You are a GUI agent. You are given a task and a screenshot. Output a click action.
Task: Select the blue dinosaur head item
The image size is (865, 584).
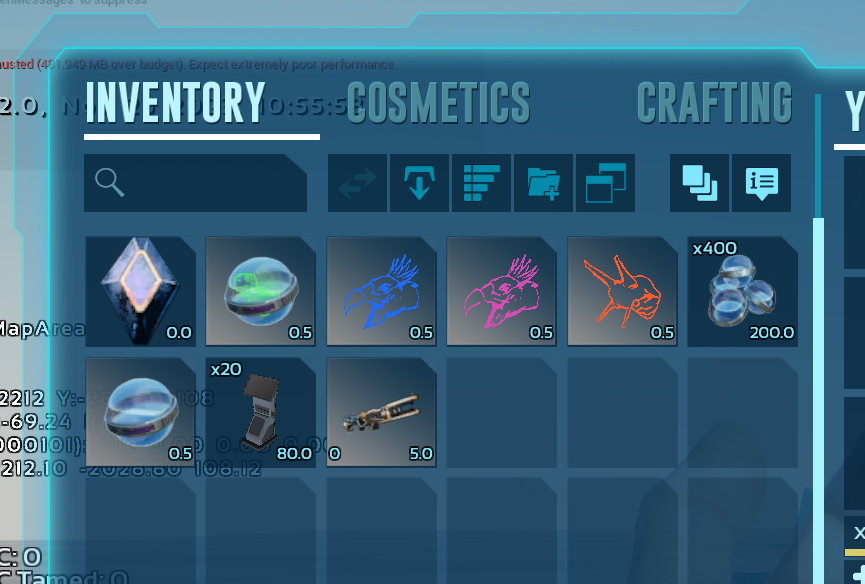(x=381, y=291)
